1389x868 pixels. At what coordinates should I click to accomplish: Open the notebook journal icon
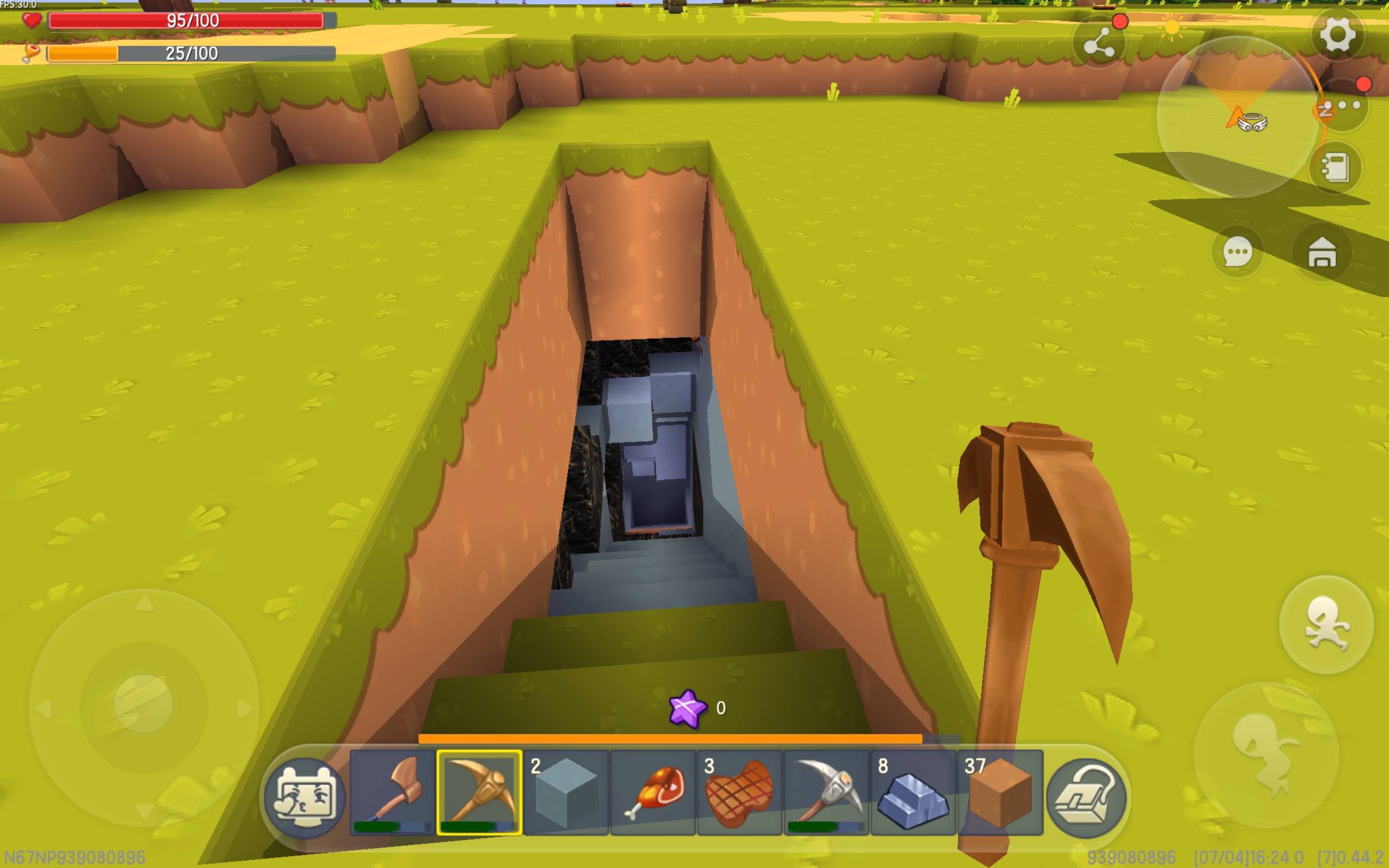(1336, 168)
